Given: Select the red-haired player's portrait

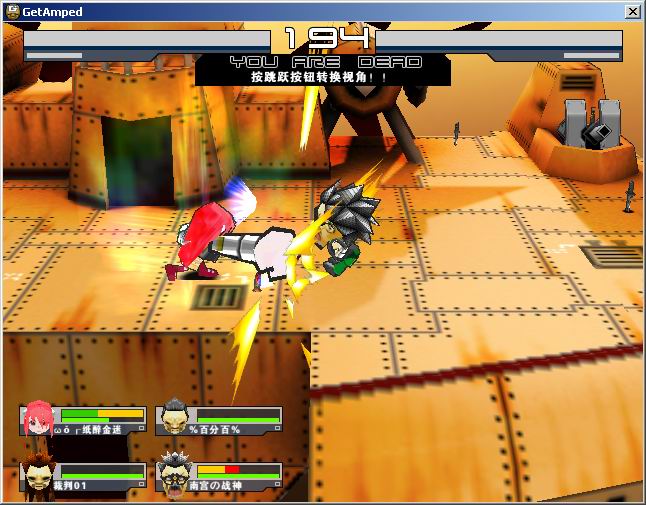Looking at the screenshot, I should (x=37, y=419).
